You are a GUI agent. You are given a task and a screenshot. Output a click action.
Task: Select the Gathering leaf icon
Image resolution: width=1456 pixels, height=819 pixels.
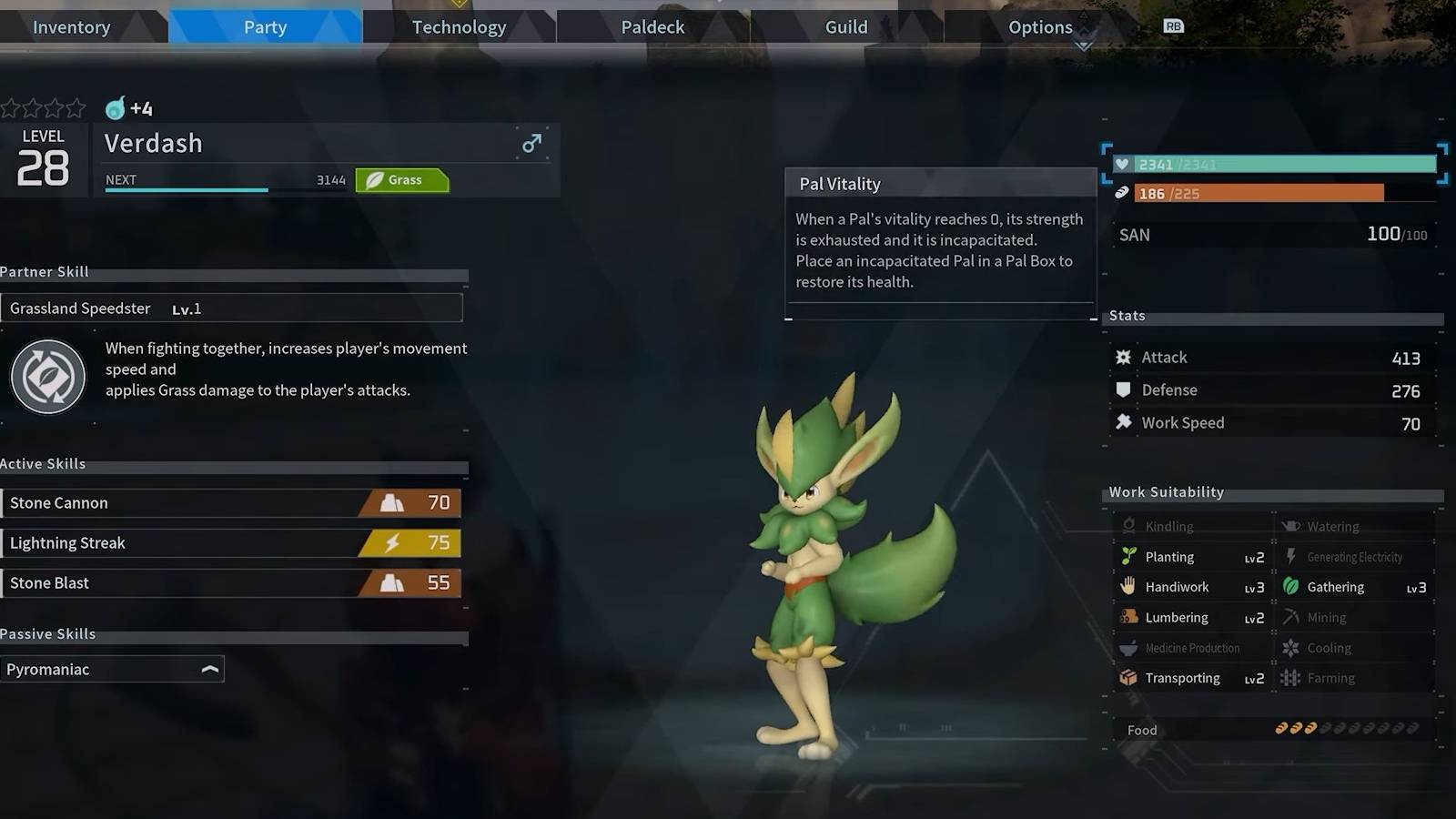point(1291,587)
